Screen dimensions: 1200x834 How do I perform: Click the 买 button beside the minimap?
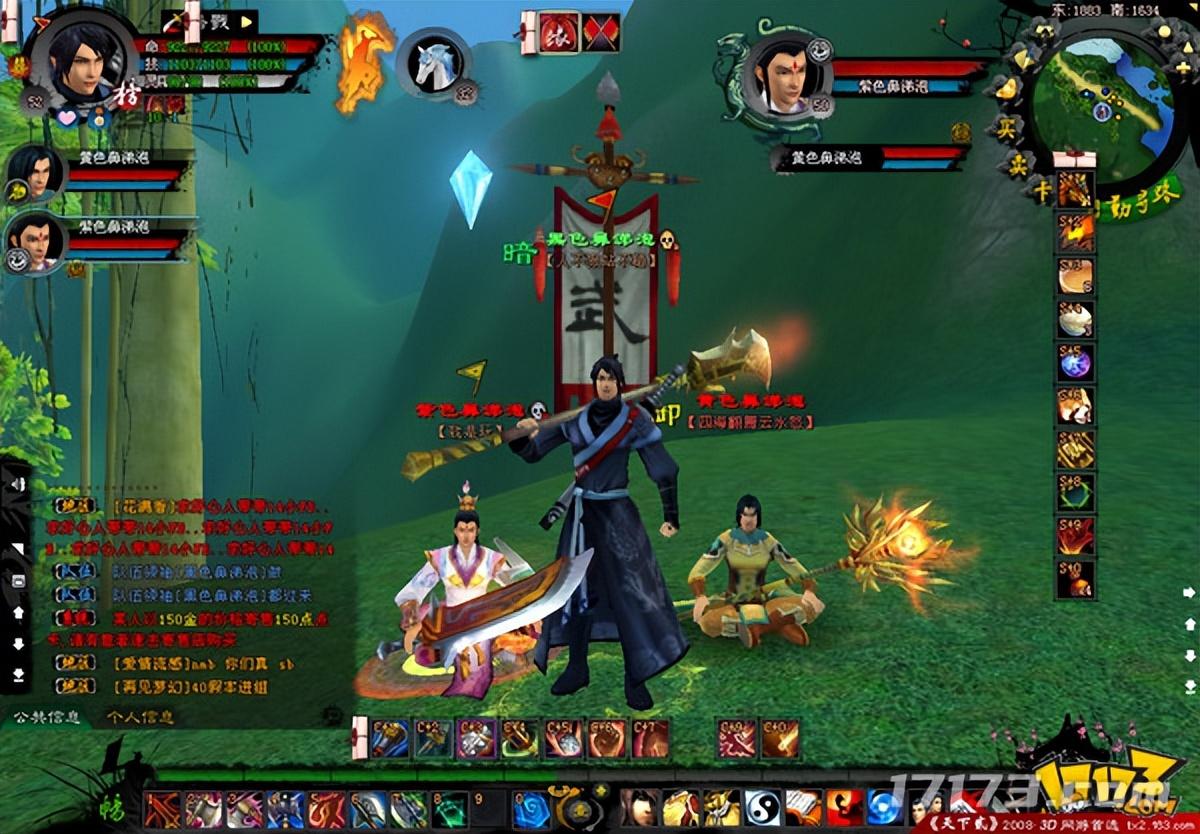(x=1006, y=128)
